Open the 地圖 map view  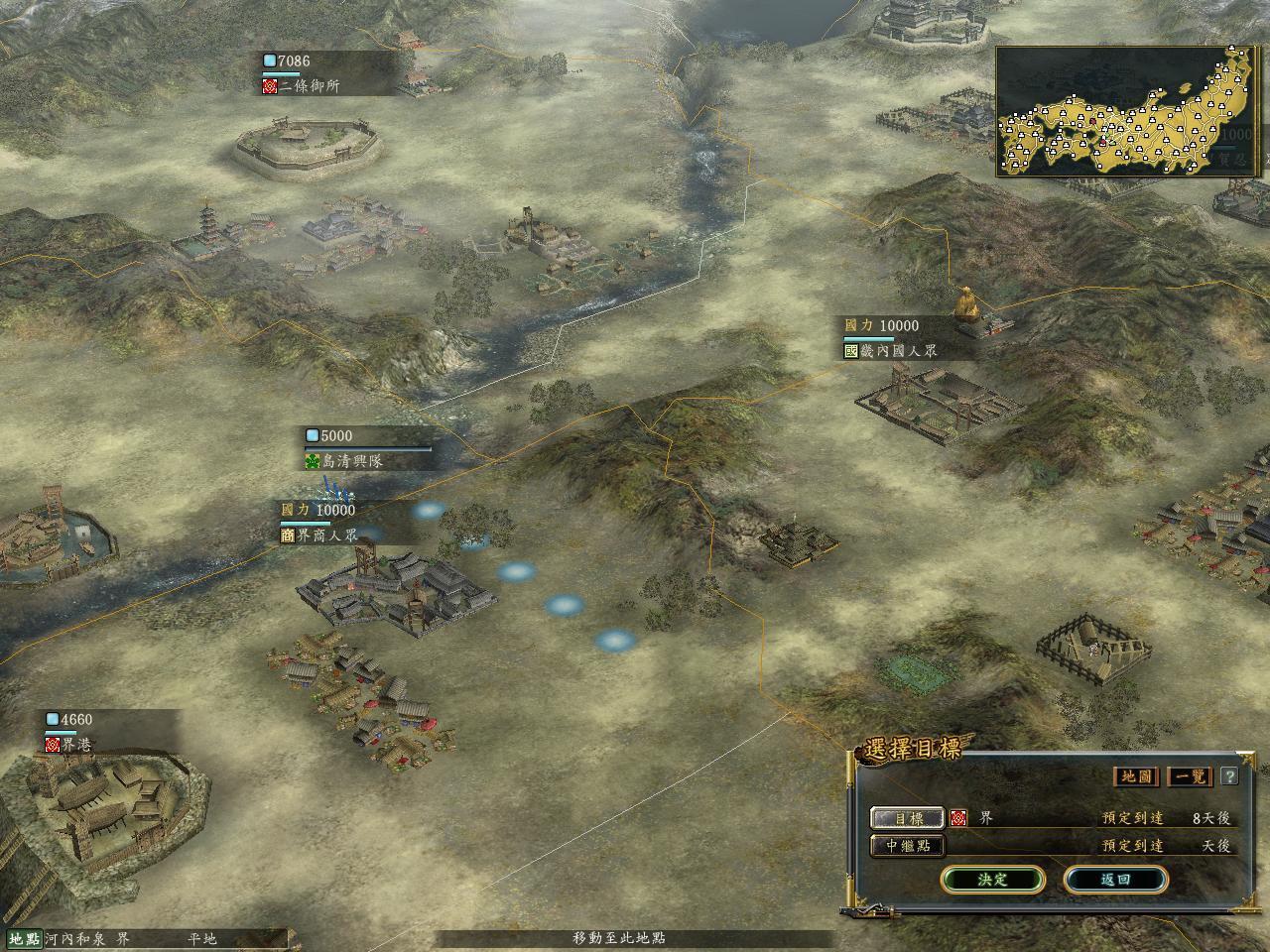[x=1136, y=776]
